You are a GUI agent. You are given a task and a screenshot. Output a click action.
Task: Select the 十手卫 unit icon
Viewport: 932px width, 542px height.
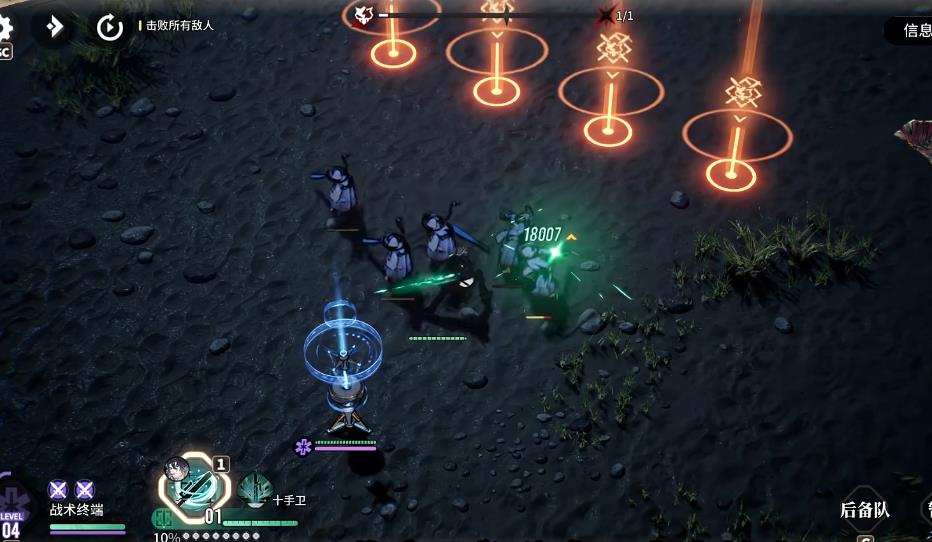click(x=256, y=491)
